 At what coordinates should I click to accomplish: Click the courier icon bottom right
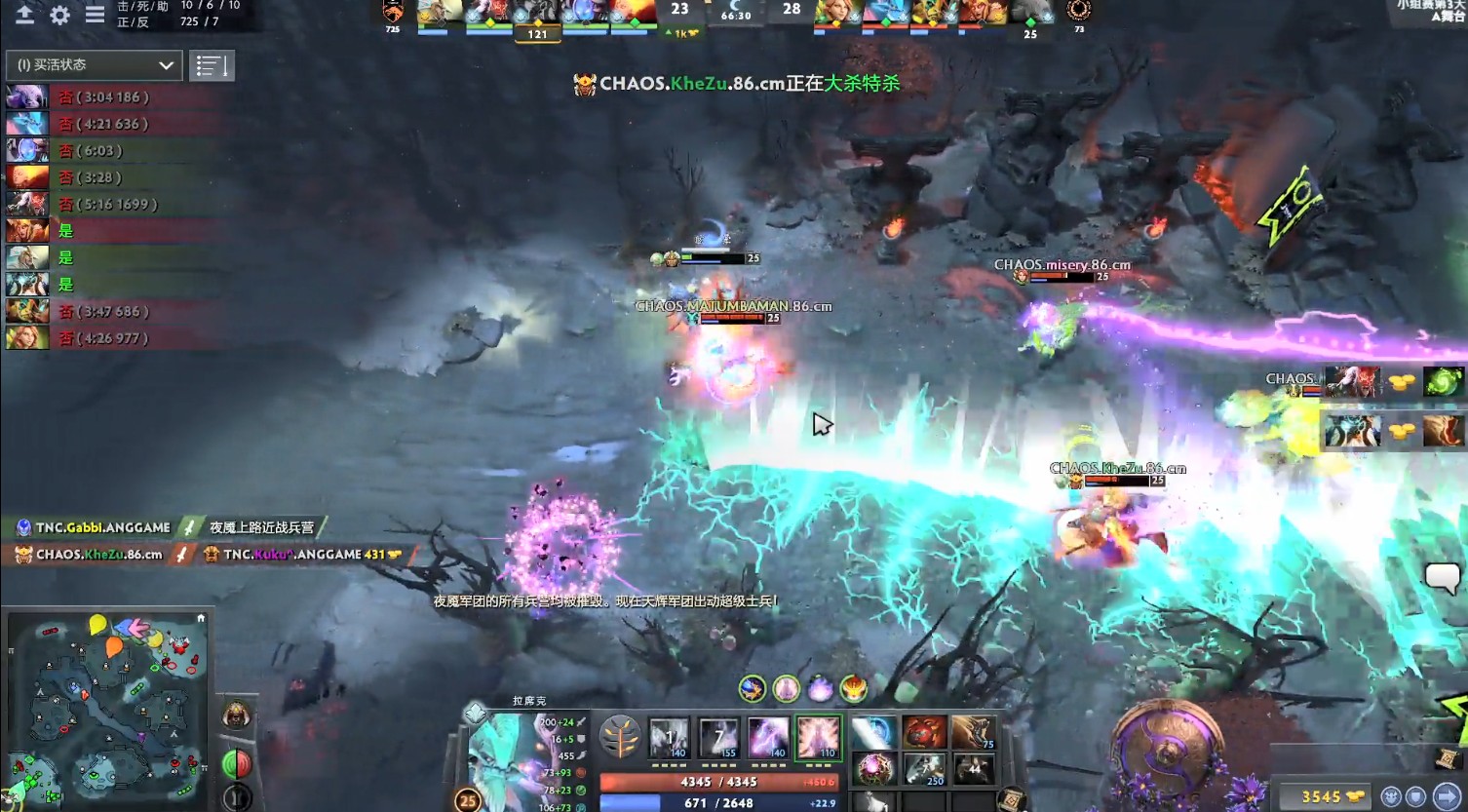click(1391, 796)
